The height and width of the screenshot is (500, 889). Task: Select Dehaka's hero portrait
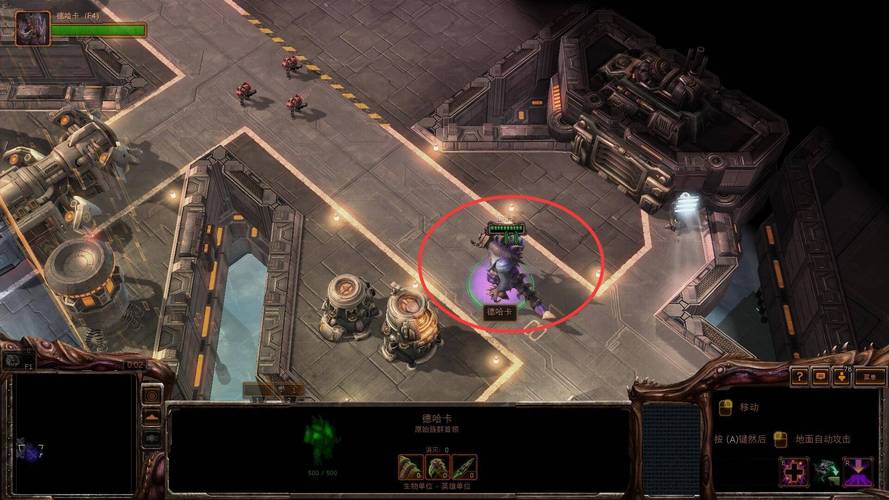coord(33,28)
